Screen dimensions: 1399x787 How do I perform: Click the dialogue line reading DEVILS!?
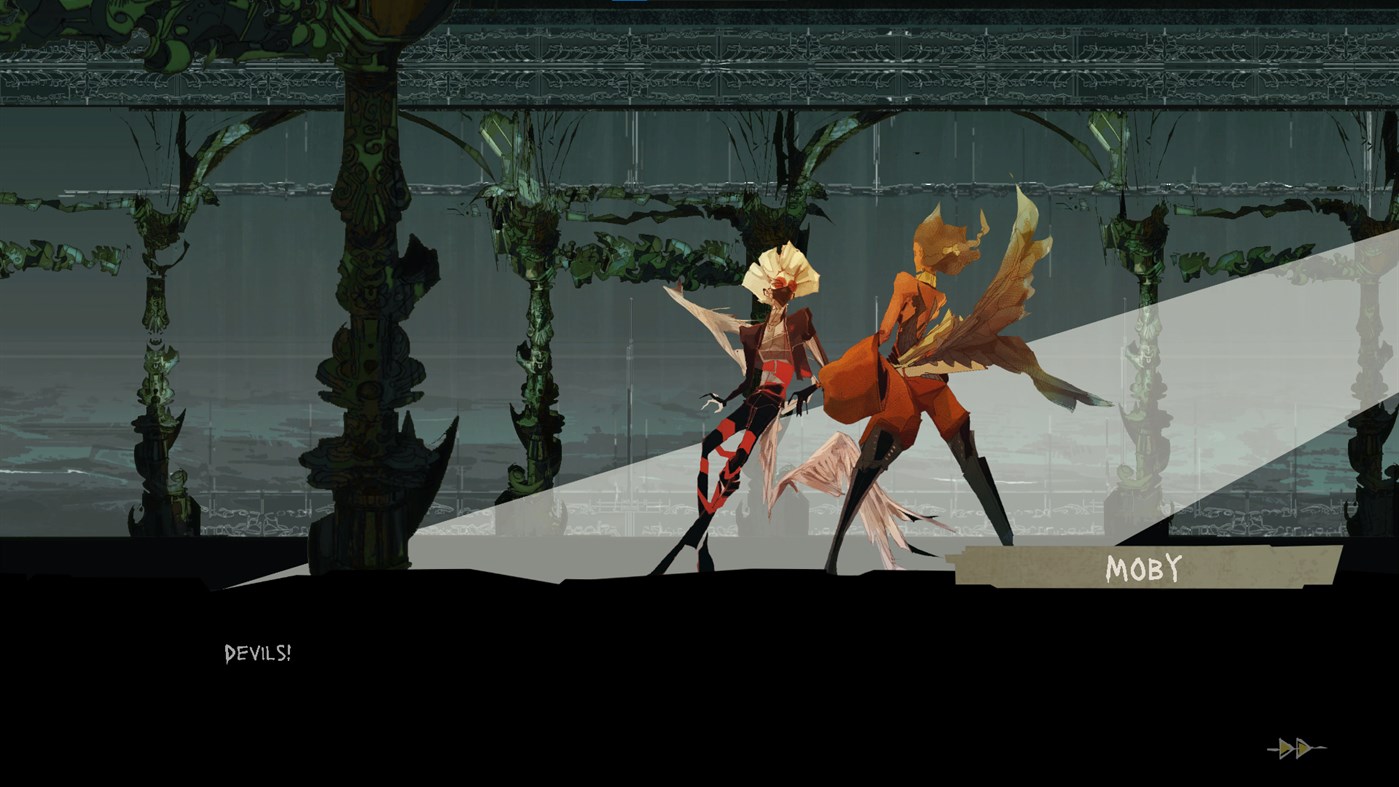pyautogui.click(x=257, y=654)
